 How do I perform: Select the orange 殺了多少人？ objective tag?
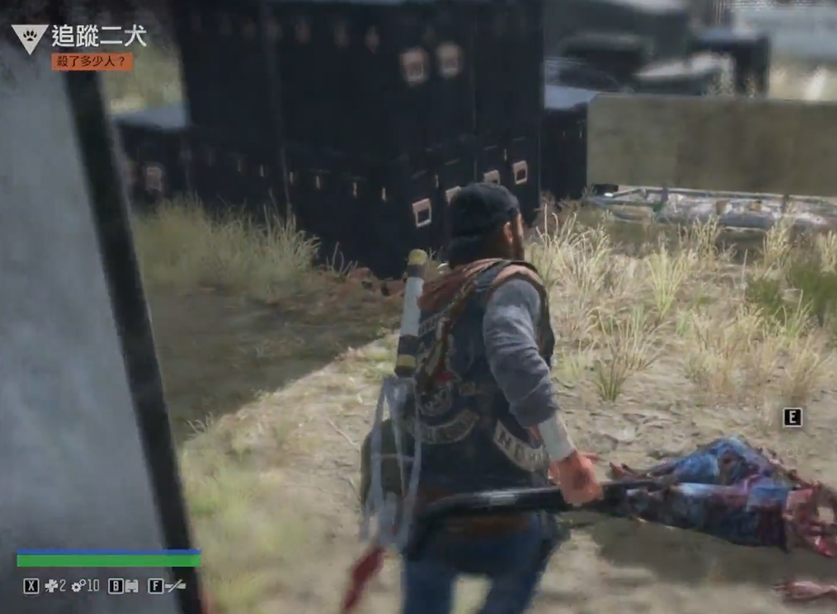[x=92, y=62]
